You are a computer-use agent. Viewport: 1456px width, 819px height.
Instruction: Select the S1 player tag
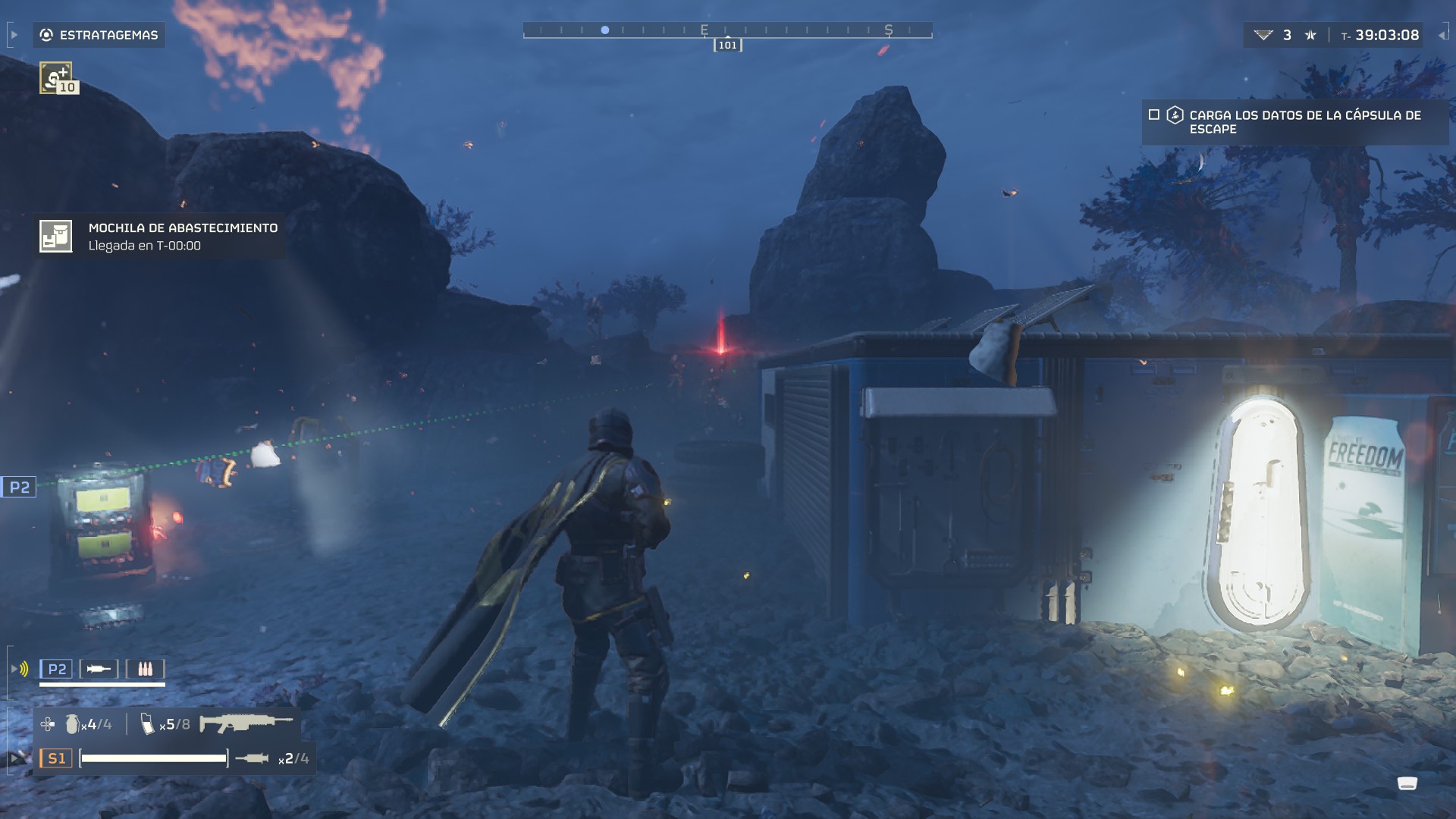[57, 758]
